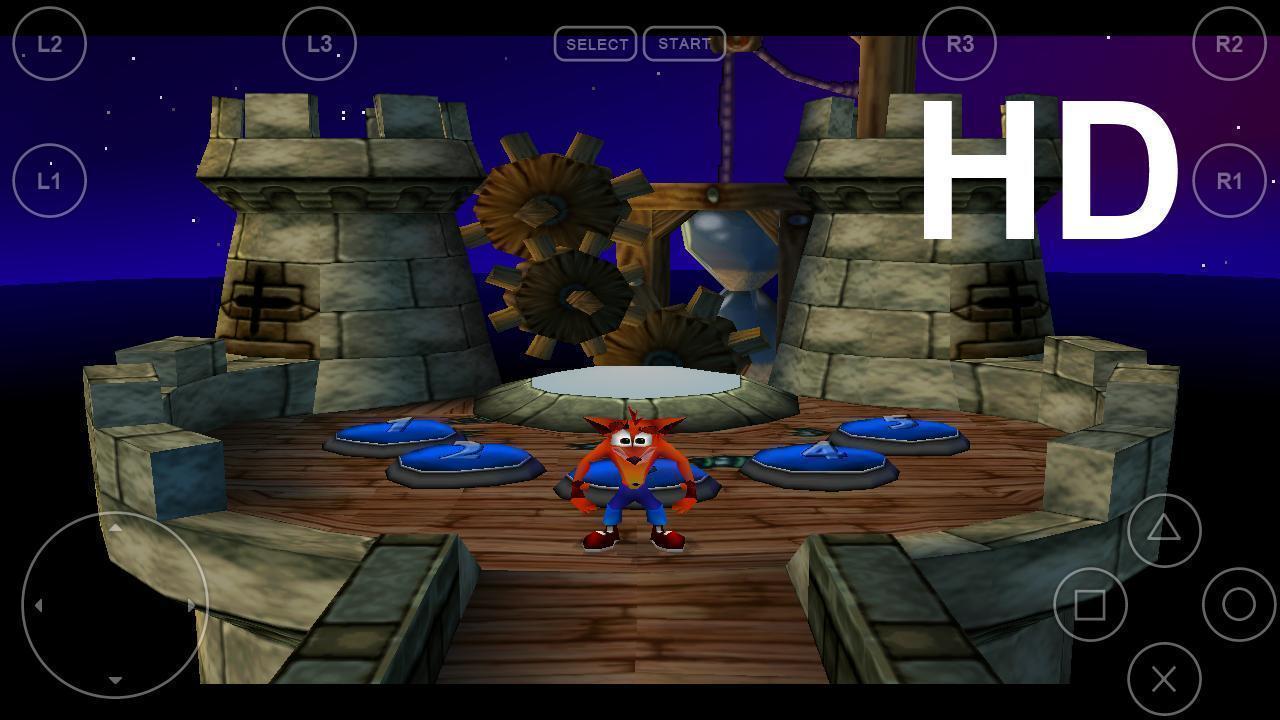Image resolution: width=1280 pixels, height=720 pixels.
Task: Tap the R3 touch button
Action: (x=959, y=44)
